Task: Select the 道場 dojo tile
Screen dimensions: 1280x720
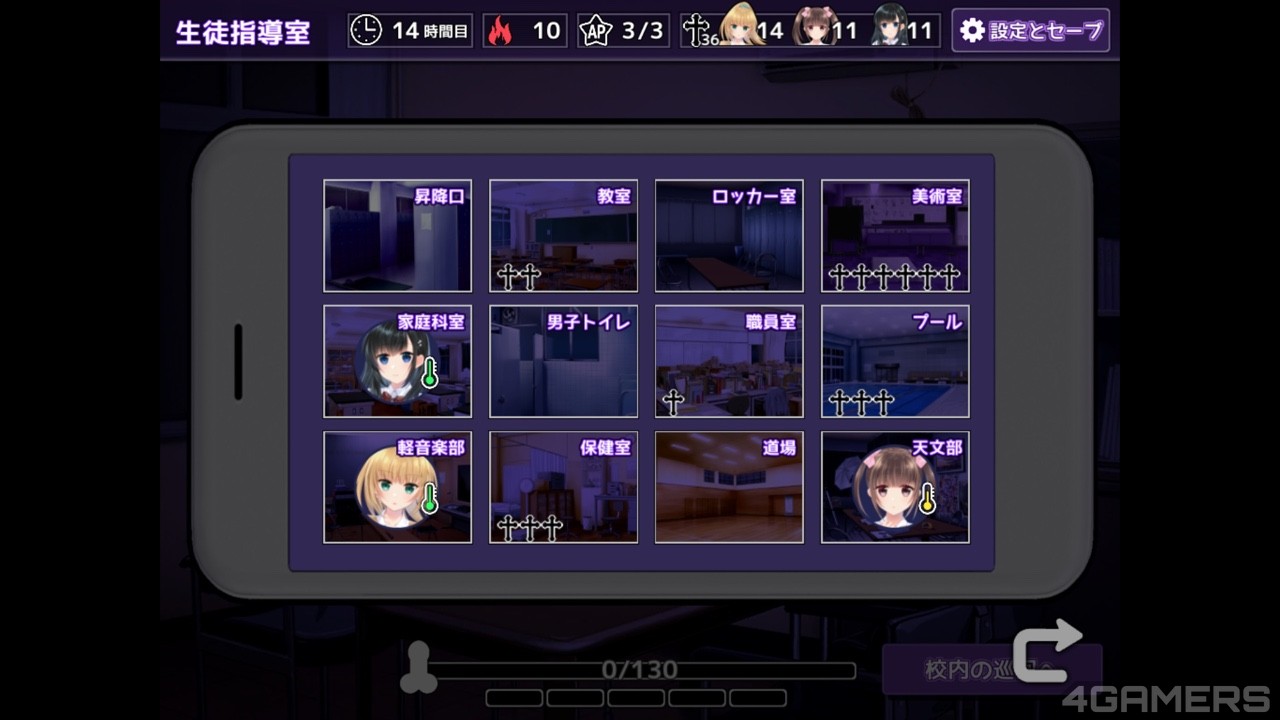Action: coord(729,487)
